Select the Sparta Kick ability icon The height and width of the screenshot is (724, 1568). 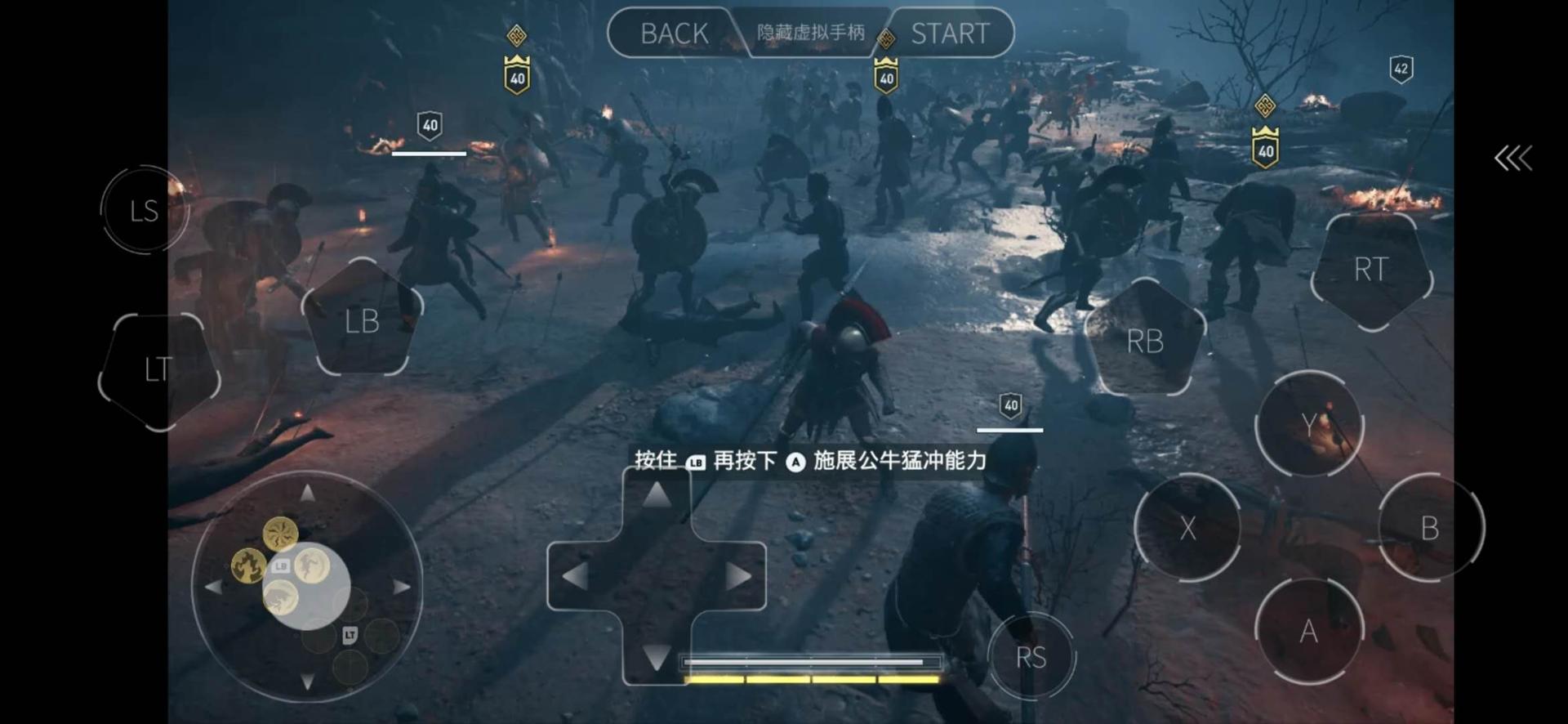(x=313, y=564)
